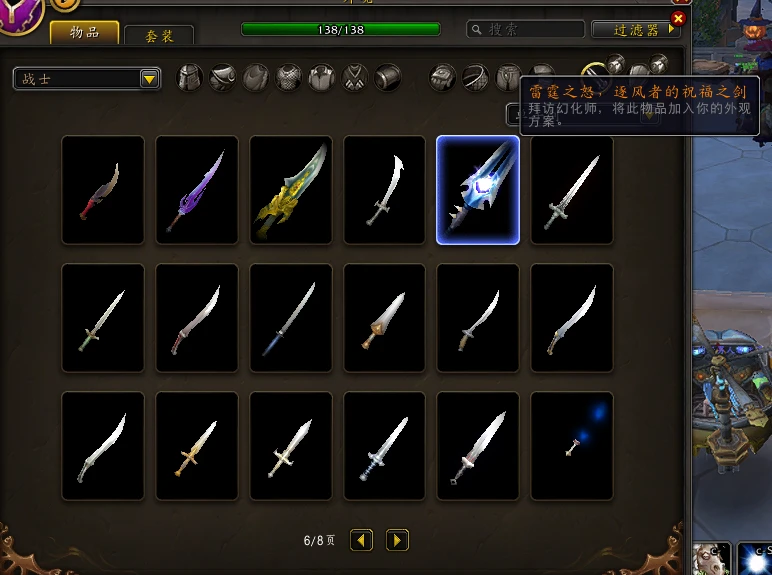Select the green and gold ornate sword

[x=291, y=190]
